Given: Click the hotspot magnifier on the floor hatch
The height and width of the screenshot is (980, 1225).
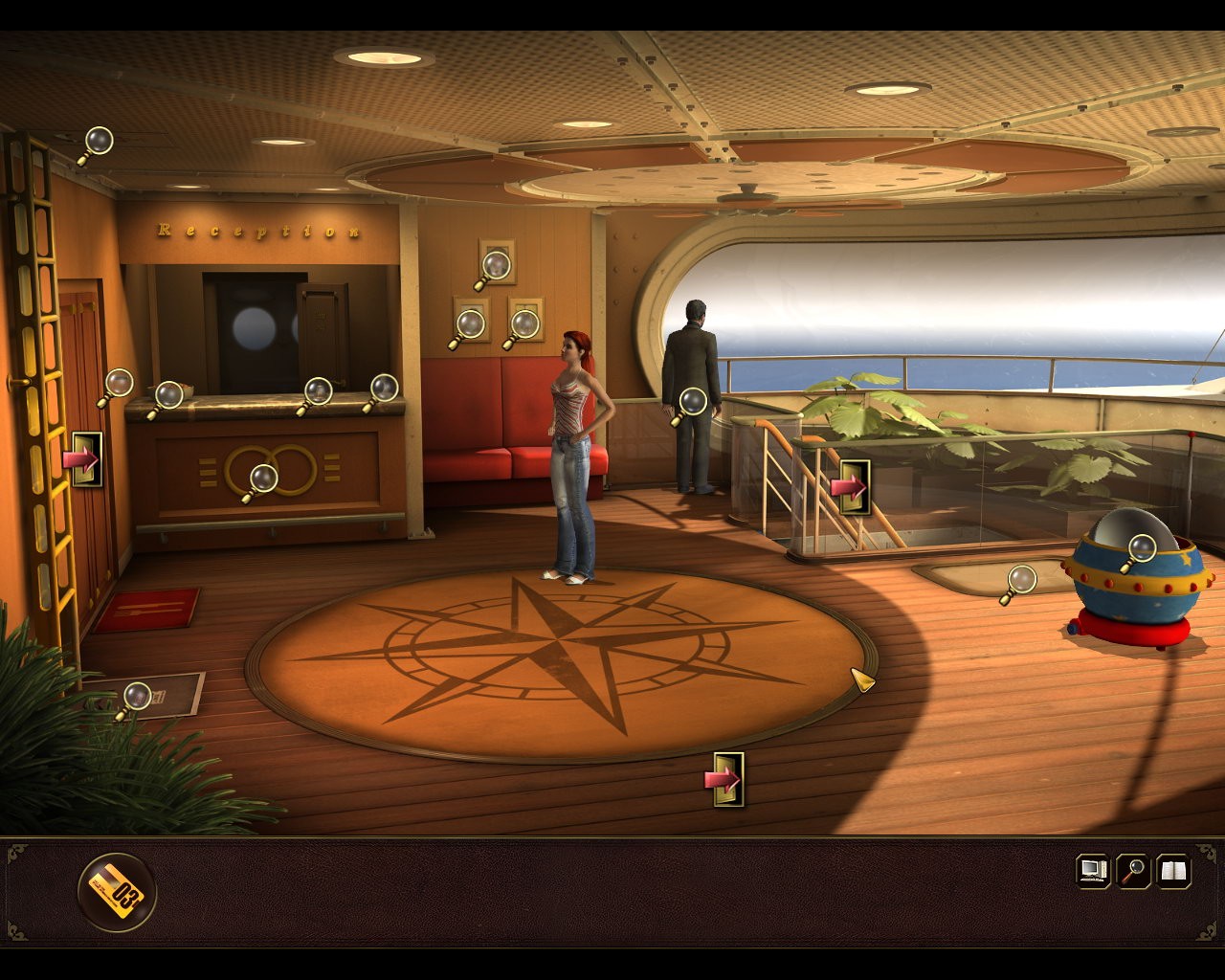Looking at the screenshot, I should pos(1020,581).
